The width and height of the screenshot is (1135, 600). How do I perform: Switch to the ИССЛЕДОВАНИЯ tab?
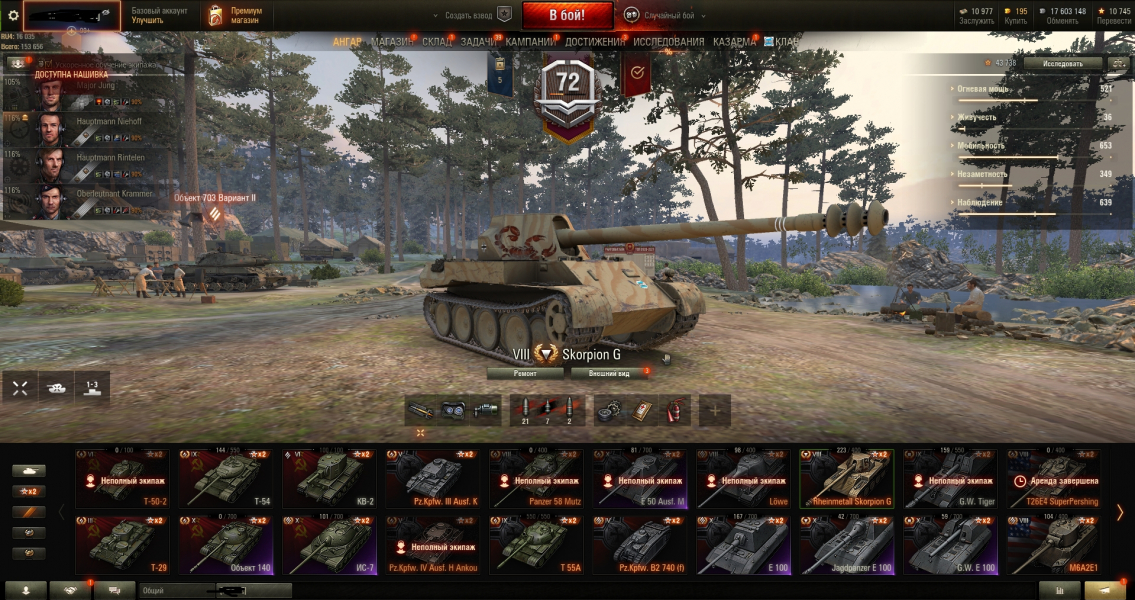669,42
